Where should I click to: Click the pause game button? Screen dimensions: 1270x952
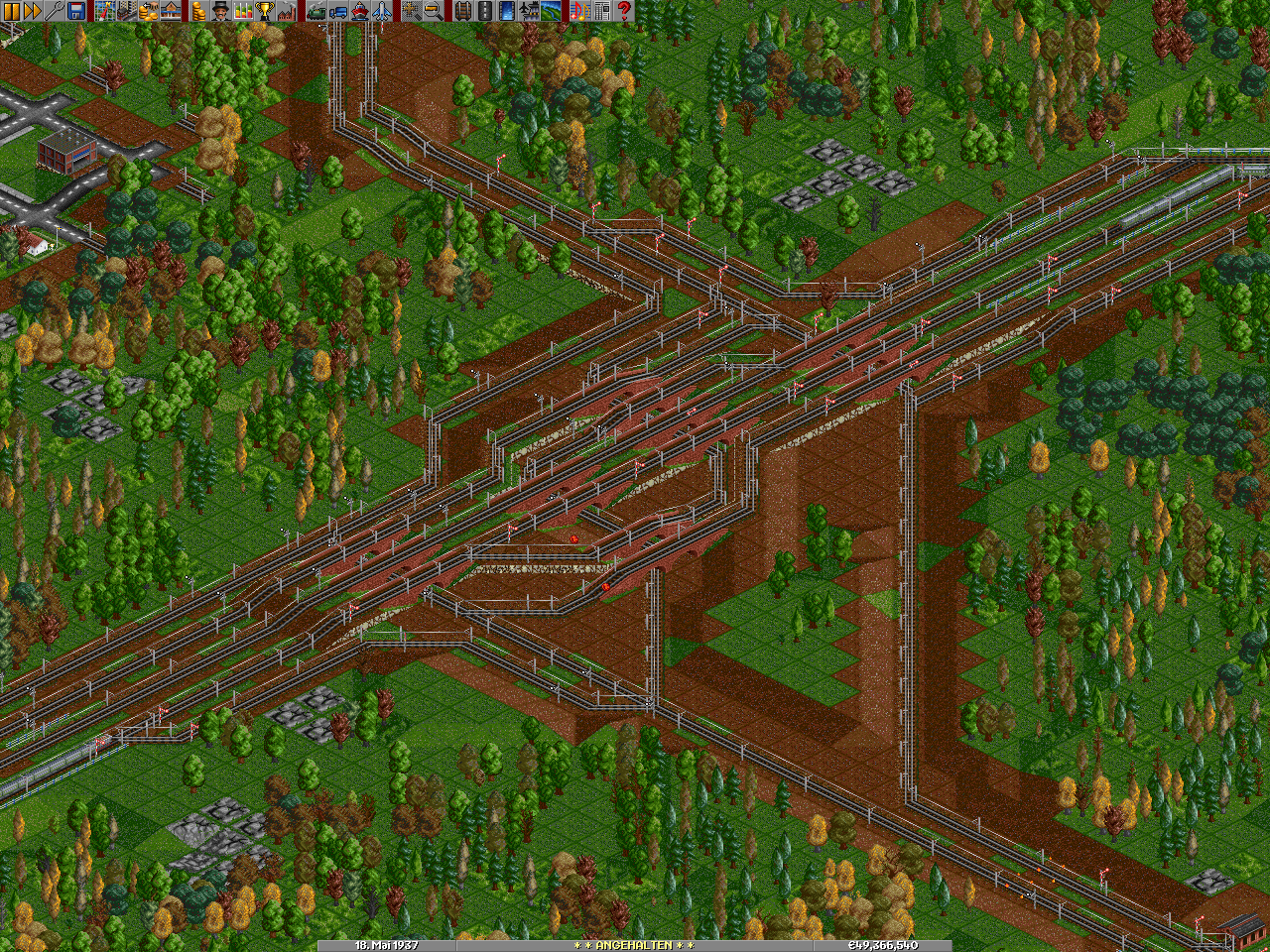pyautogui.click(x=11, y=11)
